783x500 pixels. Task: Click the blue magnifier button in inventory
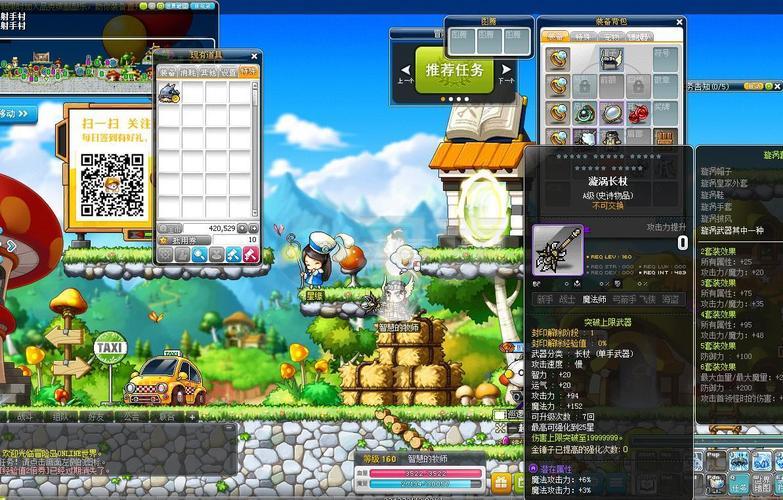pos(199,255)
